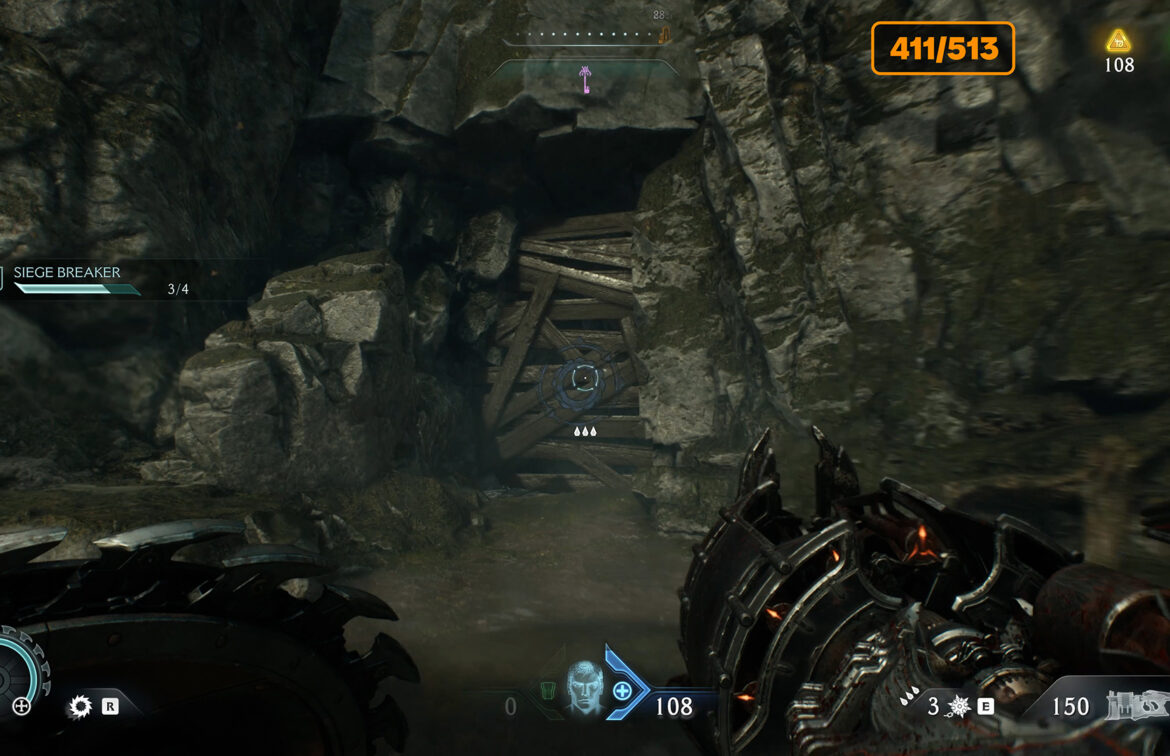Activate the shield saw throw icon
The image size is (1170, 756).
(79, 707)
